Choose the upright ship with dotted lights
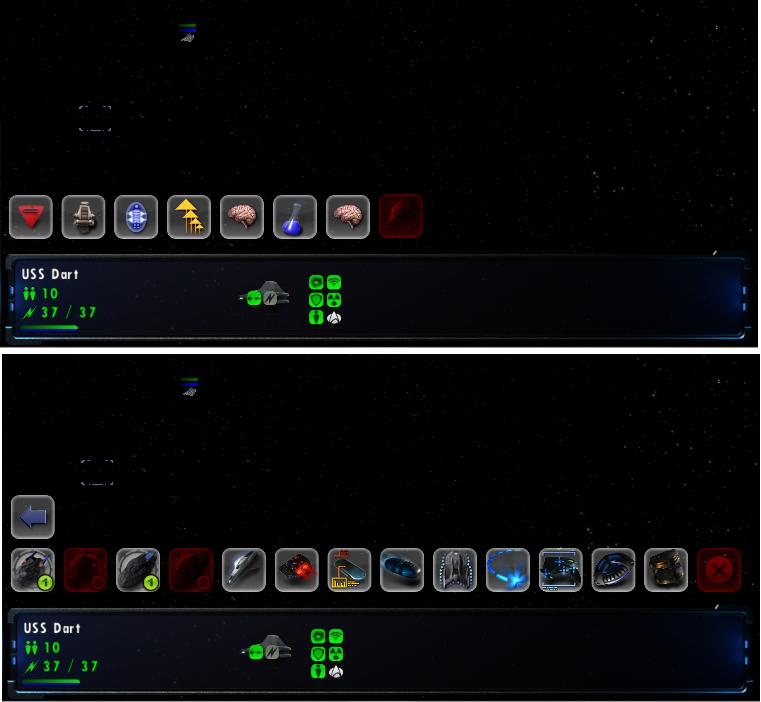Image resolution: width=761 pixels, height=702 pixels. [455, 570]
